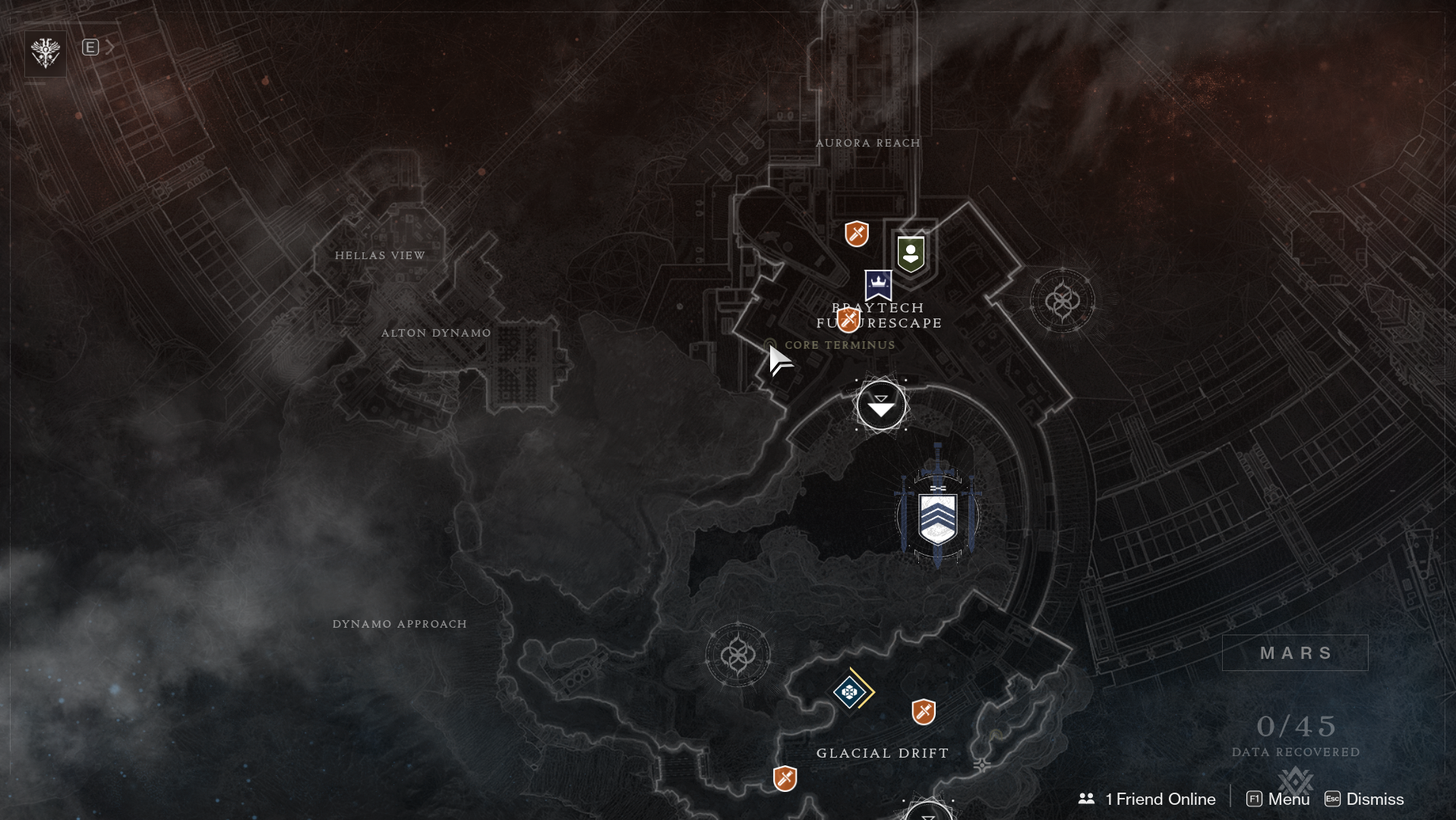1456x820 pixels.
Task: Choose the orange adventure icon below Glacial Drift
Action: (x=785, y=778)
